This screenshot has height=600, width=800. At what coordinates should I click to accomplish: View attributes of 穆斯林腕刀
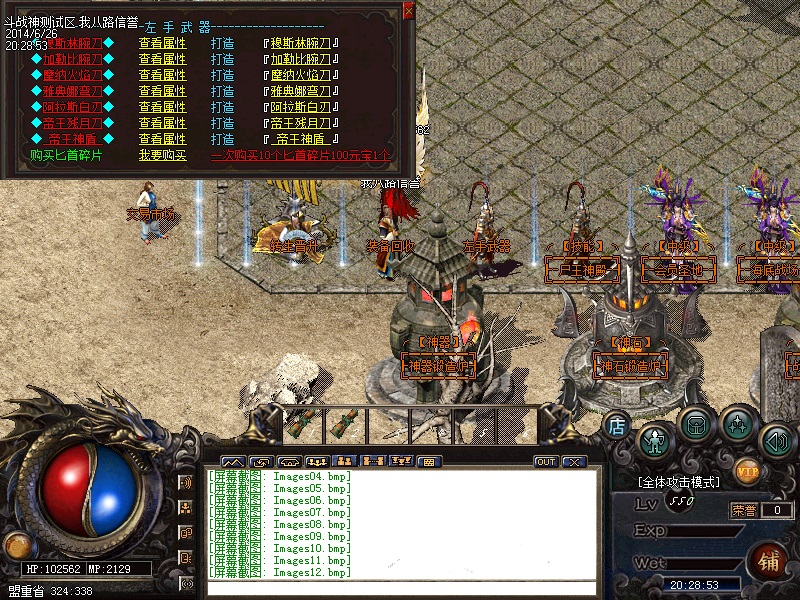(x=162, y=43)
